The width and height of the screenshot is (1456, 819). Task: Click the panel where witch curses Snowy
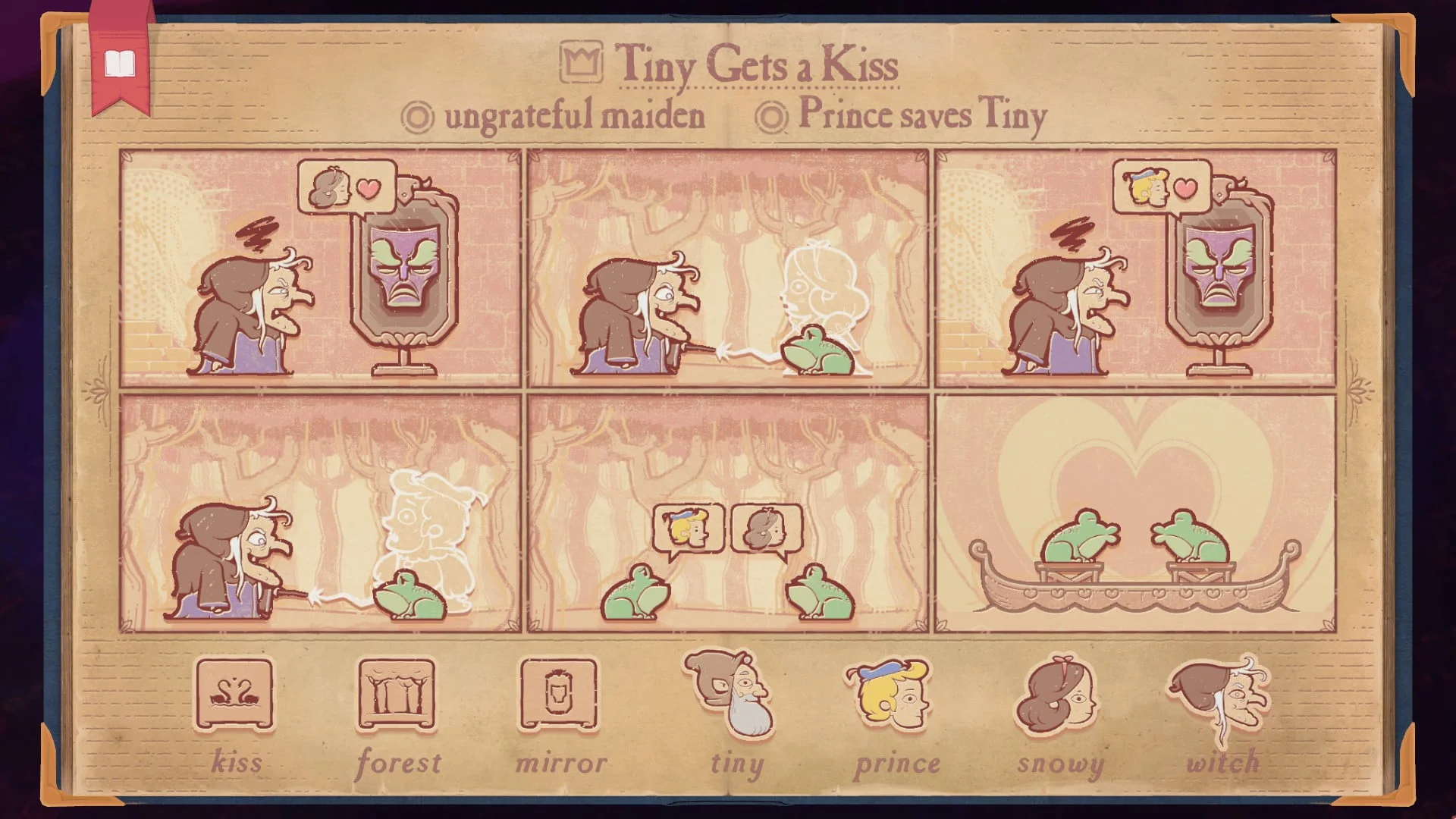727,268
